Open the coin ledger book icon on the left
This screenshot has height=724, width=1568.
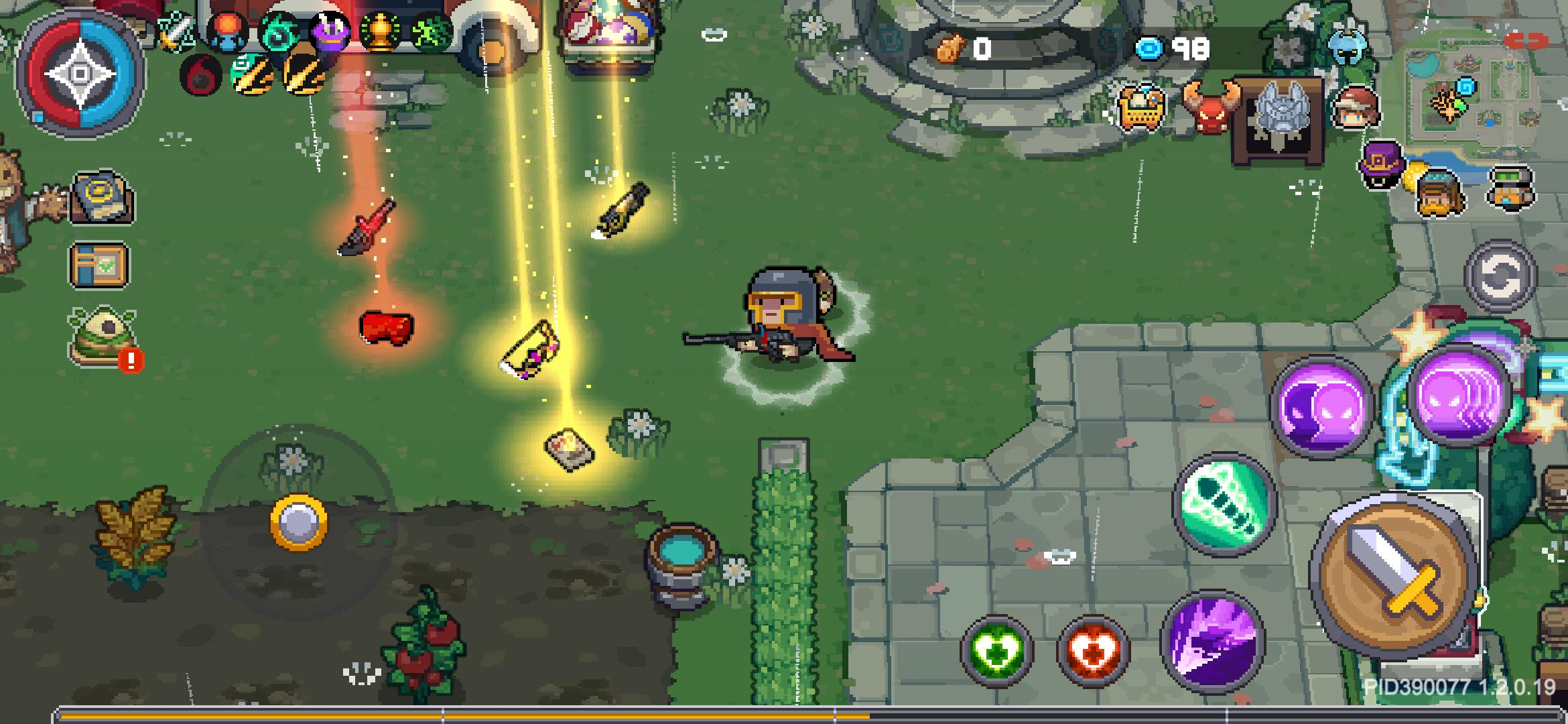tap(98, 196)
